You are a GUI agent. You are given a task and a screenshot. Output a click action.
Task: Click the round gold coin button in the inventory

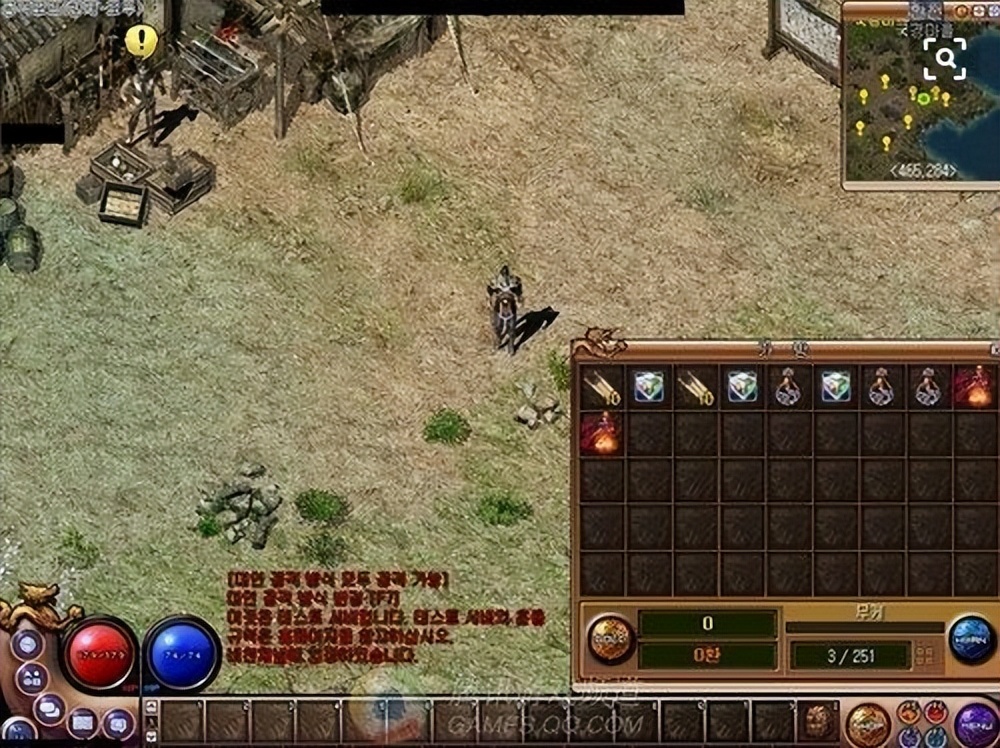(x=610, y=638)
